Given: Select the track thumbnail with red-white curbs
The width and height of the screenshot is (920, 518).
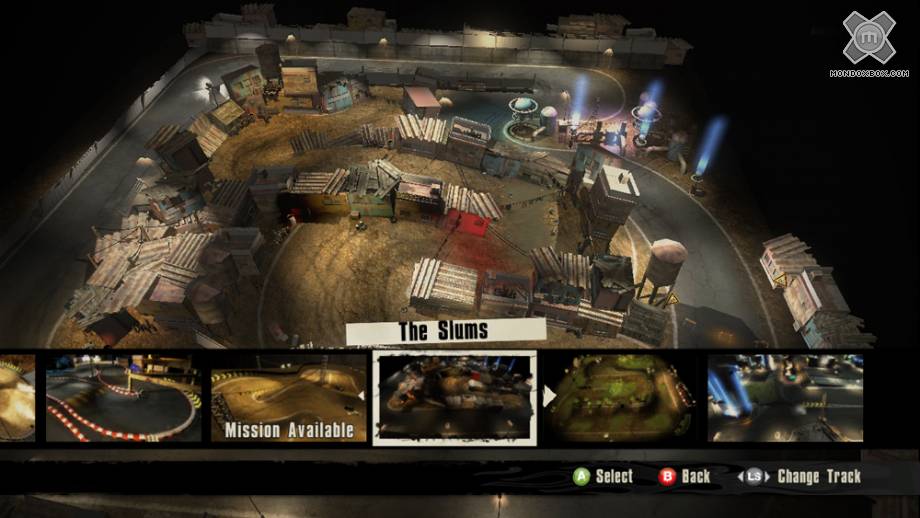Looking at the screenshot, I should 123,398.
